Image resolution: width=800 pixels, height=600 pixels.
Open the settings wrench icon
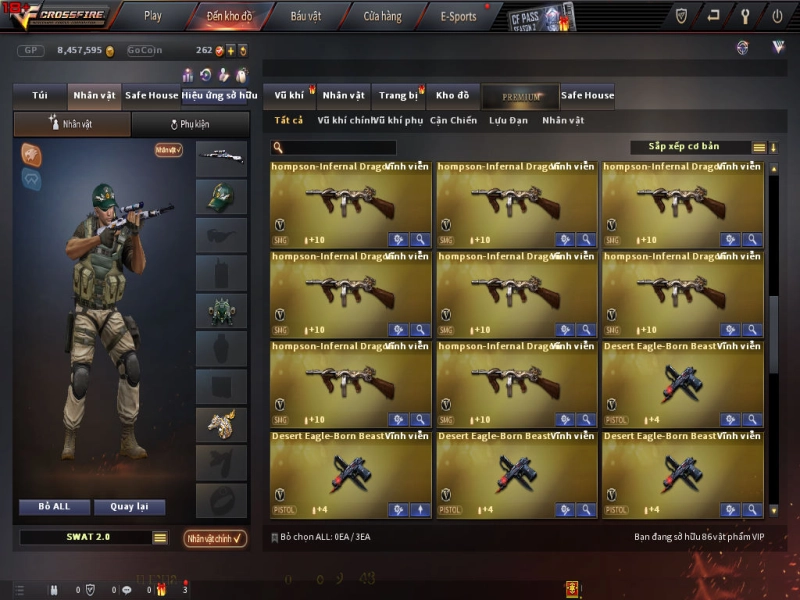click(x=745, y=16)
